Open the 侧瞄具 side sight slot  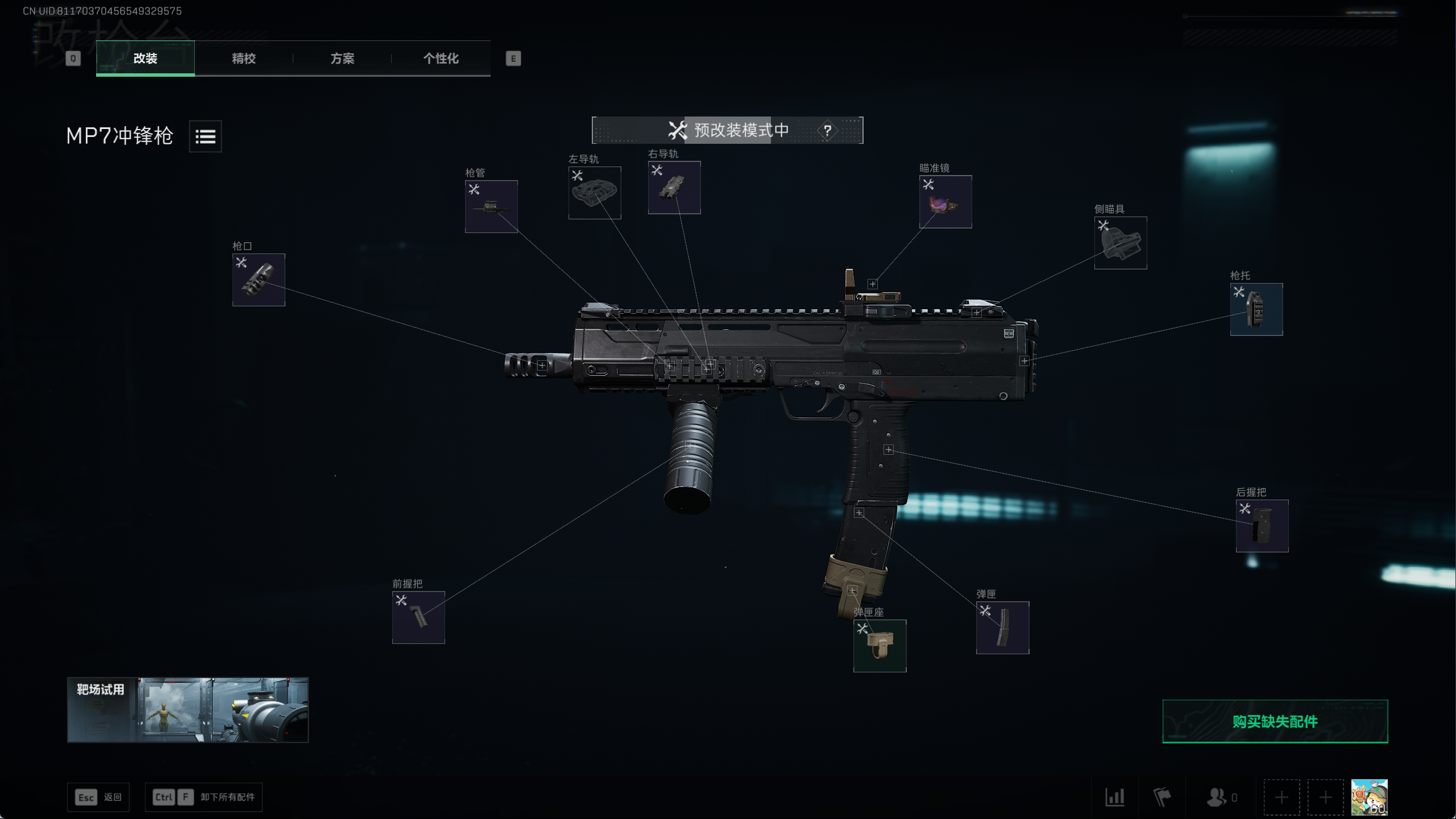(1121, 243)
